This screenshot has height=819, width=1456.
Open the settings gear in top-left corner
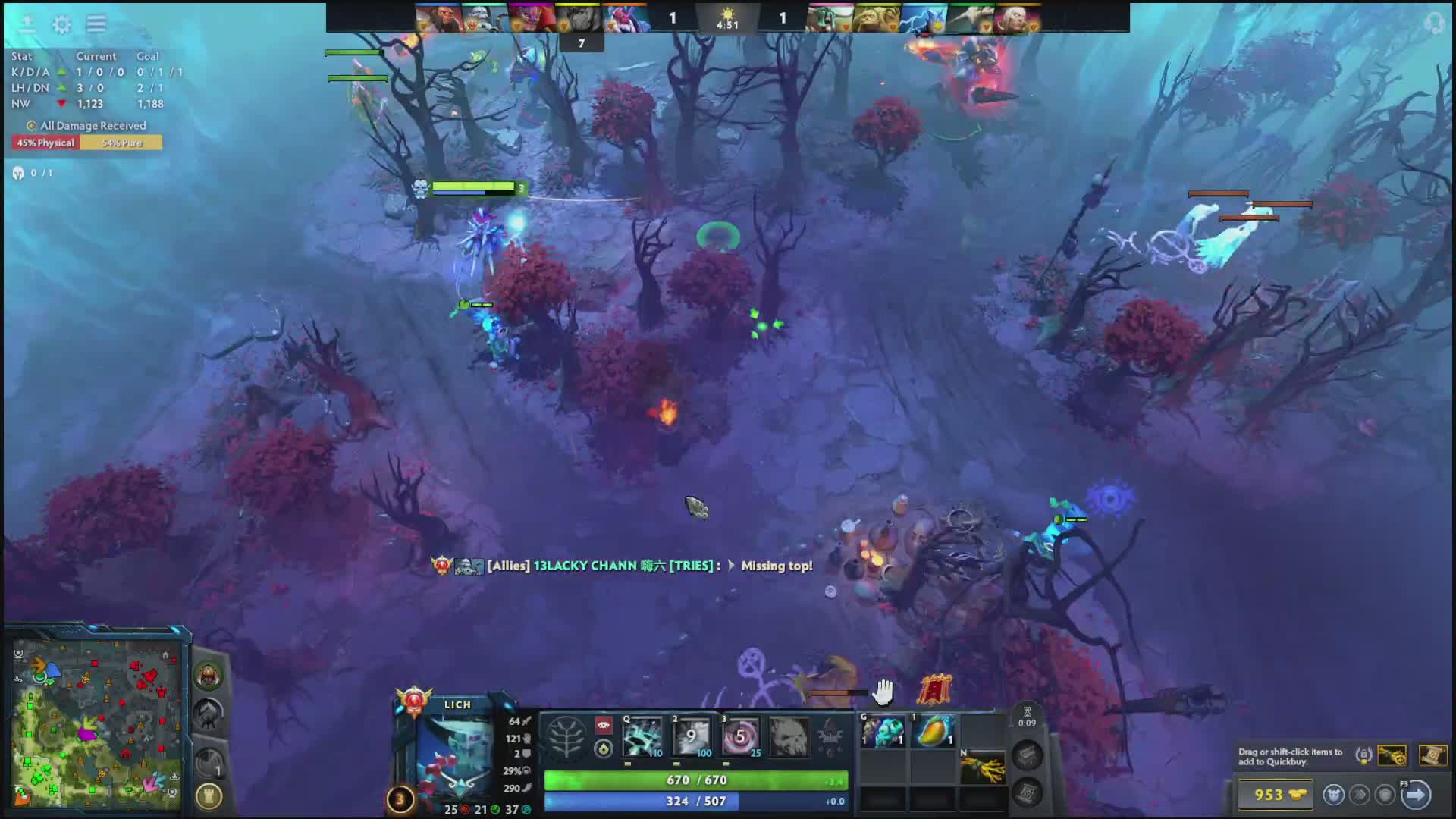click(x=61, y=24)
